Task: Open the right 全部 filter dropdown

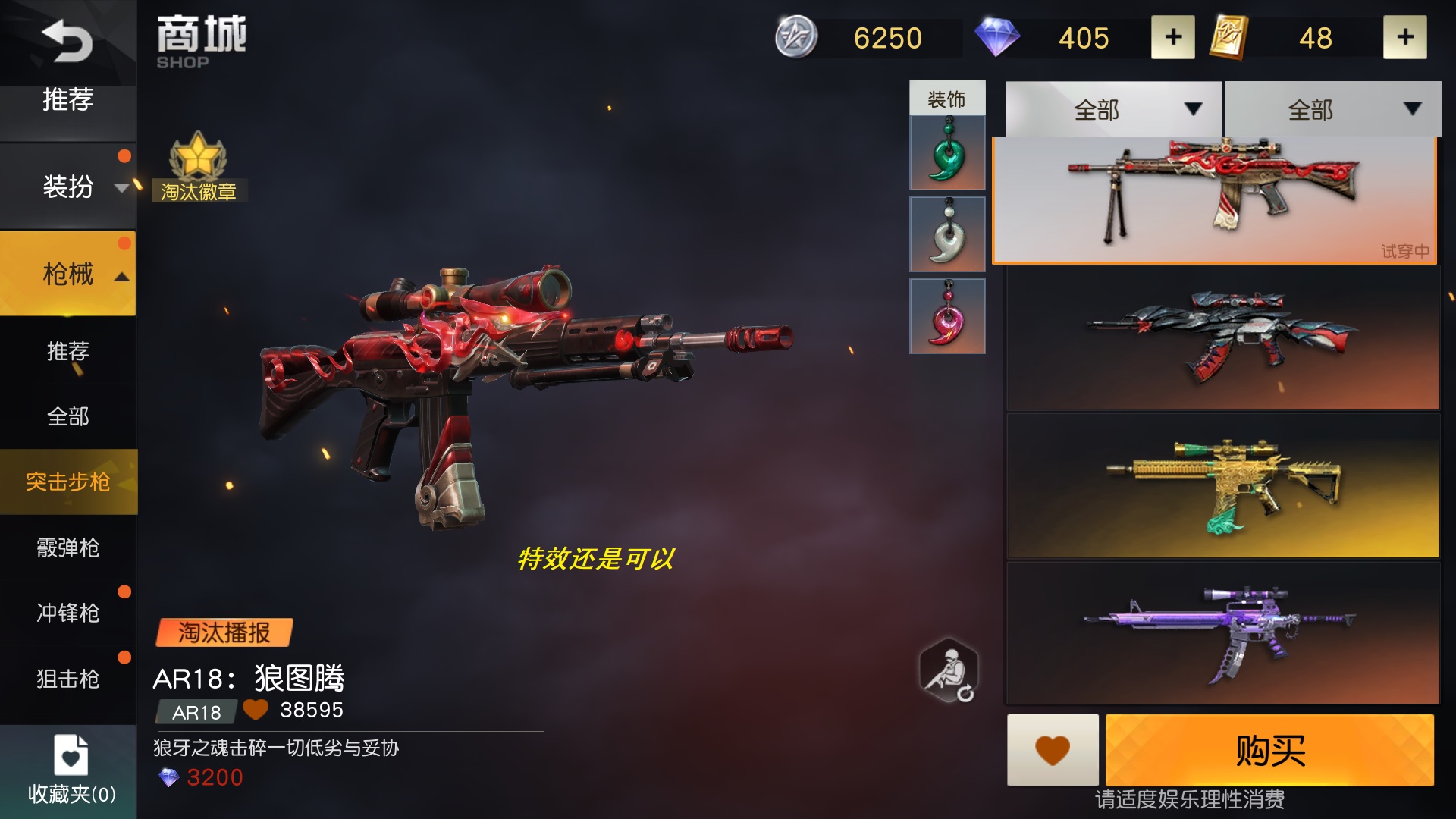Action: pos(1331,109)
